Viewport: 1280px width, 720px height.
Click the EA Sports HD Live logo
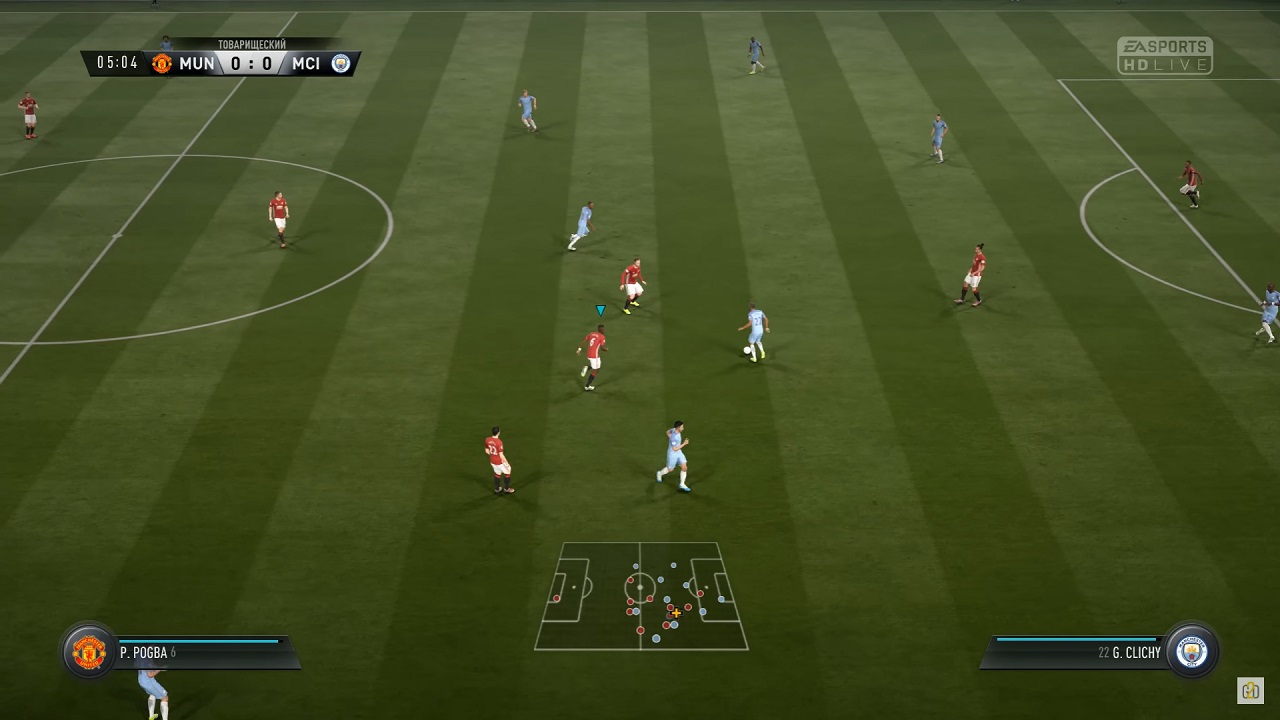point(1164,56)
